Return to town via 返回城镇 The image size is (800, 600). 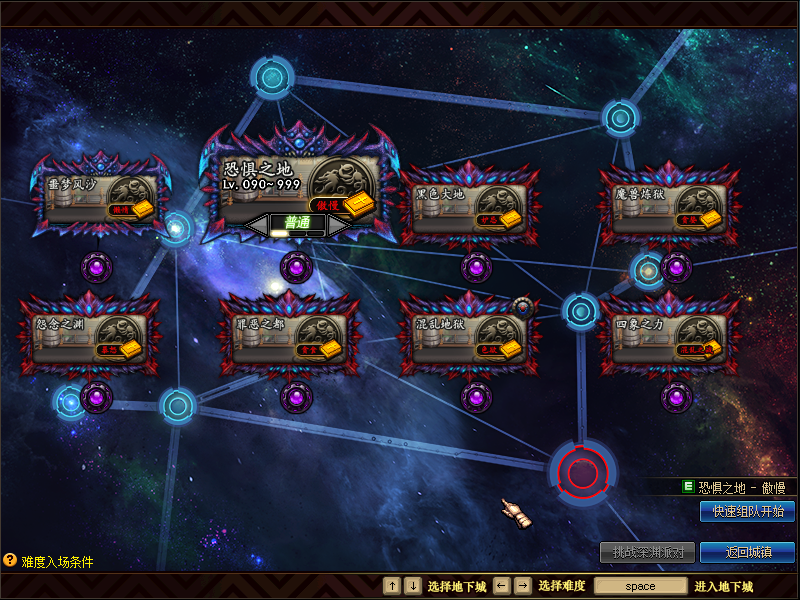747,552
